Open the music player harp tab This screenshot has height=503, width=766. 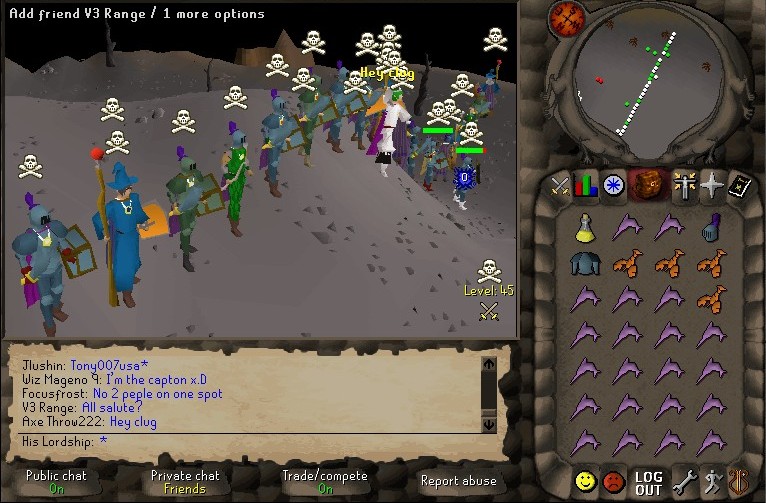point(738,482)
